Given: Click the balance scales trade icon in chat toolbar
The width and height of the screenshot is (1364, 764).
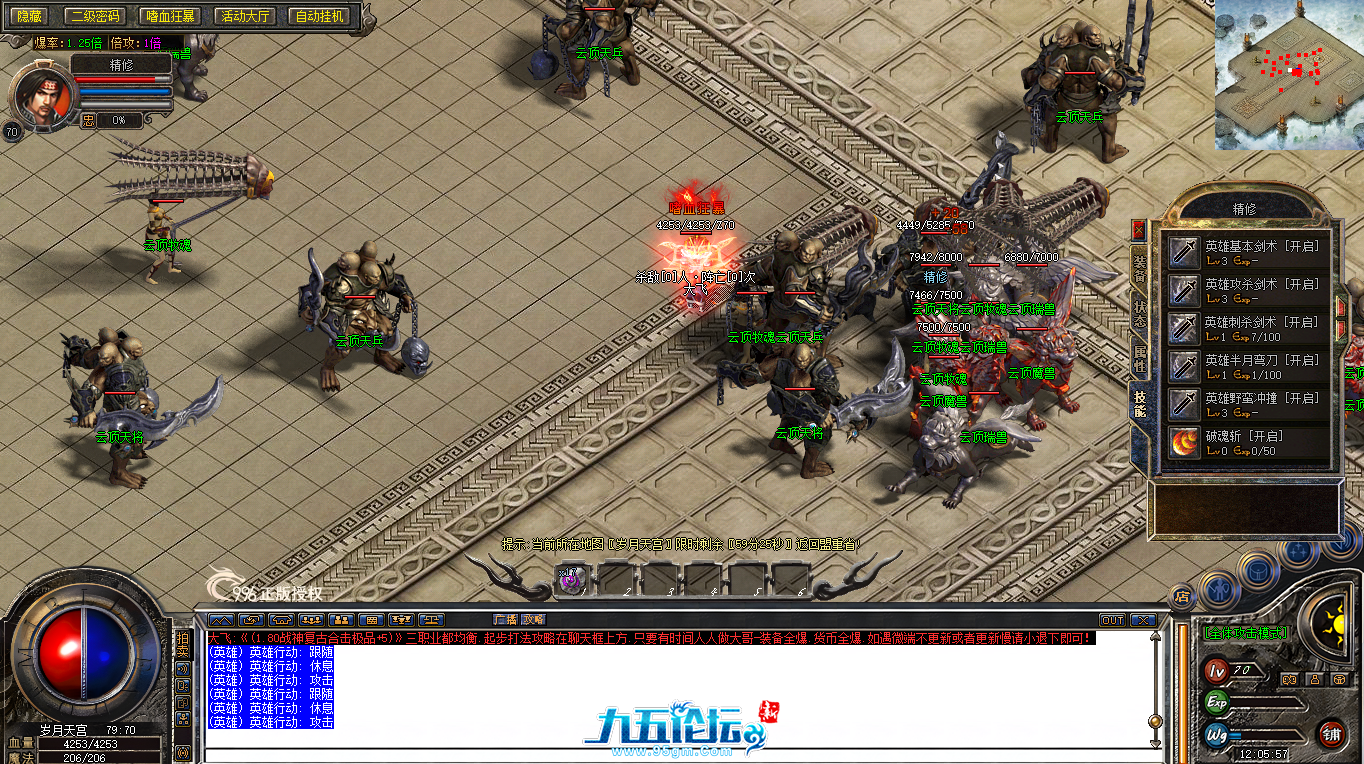Looking at the screenshot, I should pos(432,621).
